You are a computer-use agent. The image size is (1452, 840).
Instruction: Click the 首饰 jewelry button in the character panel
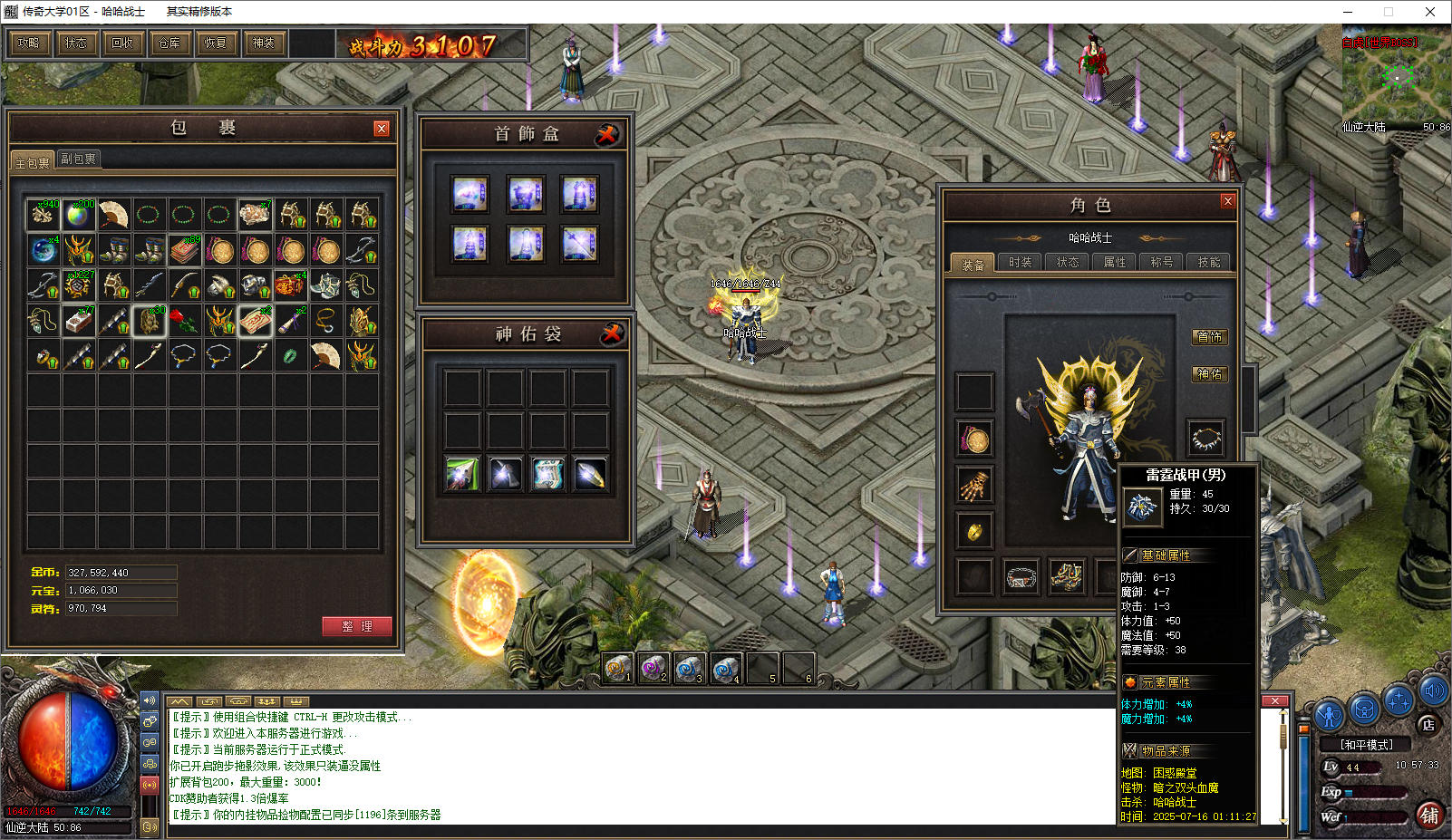(x=1209, y=337)
